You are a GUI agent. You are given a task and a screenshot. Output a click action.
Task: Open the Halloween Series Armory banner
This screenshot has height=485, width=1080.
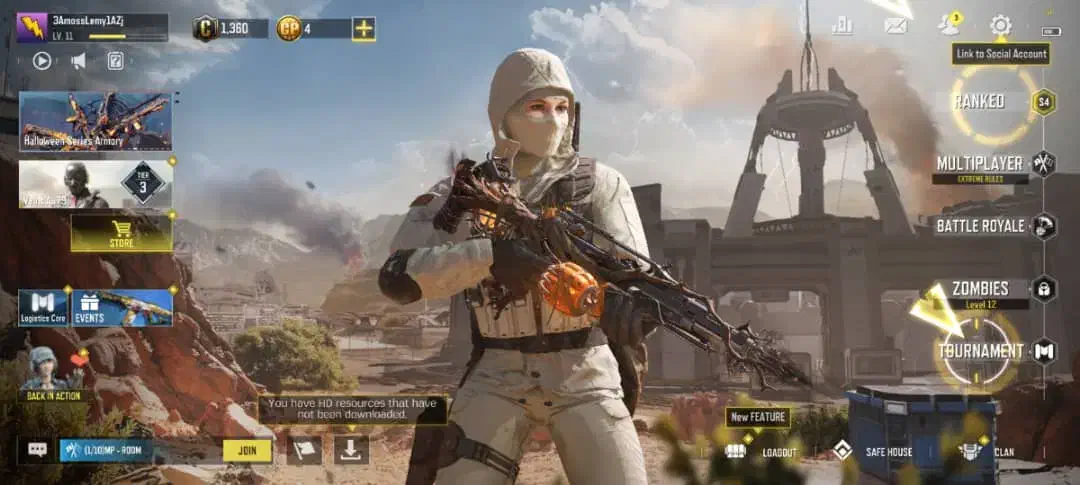[95, 121]
